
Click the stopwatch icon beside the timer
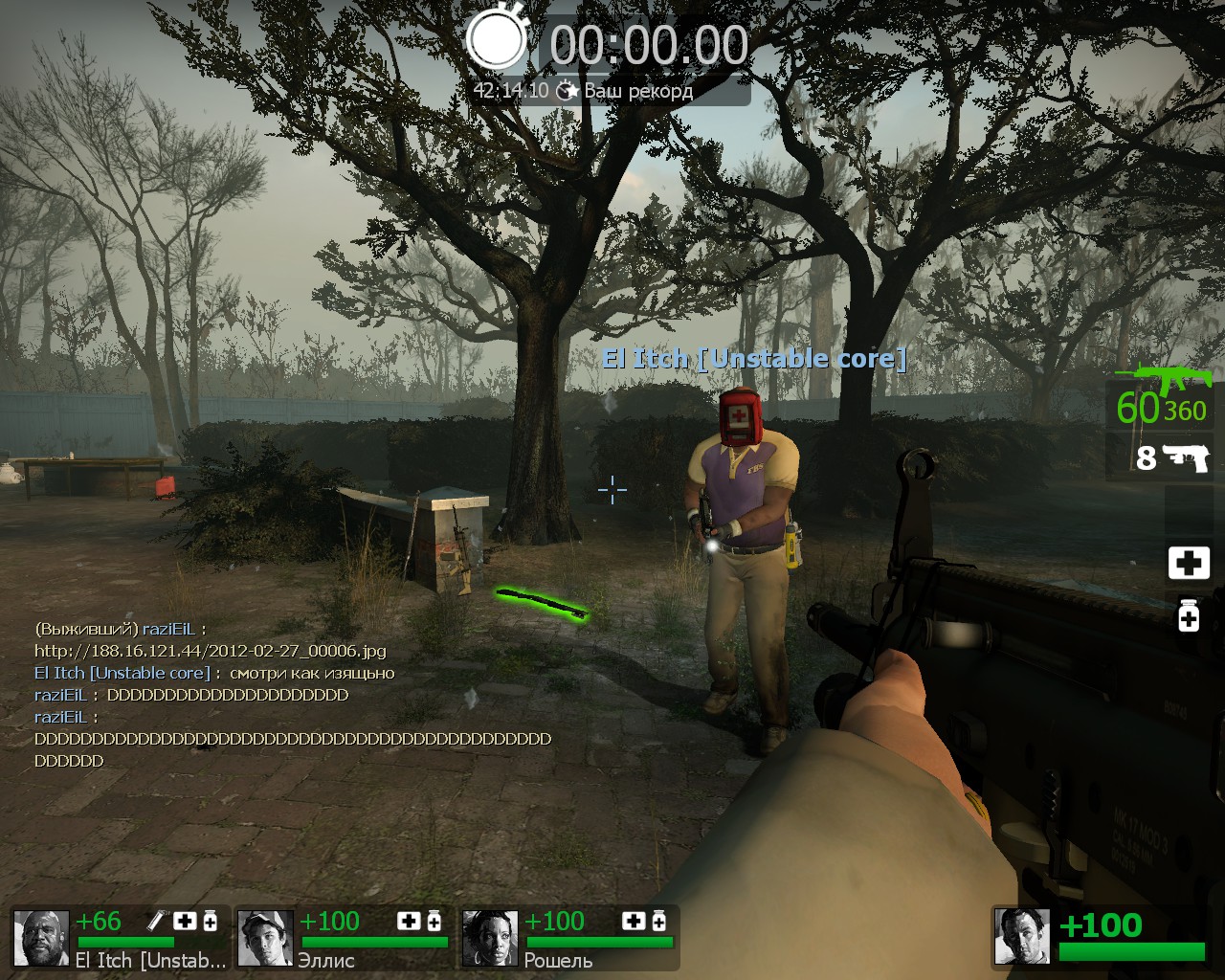[496, 40]
